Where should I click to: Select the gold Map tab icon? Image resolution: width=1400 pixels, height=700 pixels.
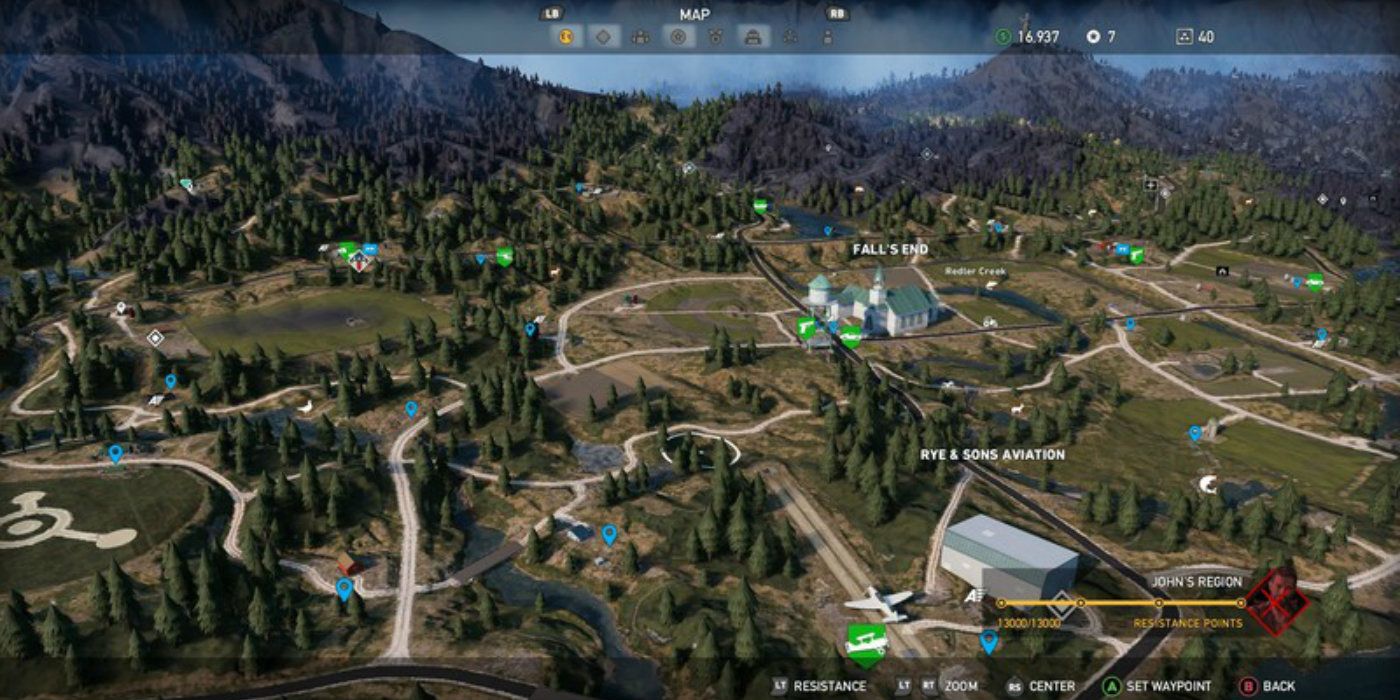[566, 37]
